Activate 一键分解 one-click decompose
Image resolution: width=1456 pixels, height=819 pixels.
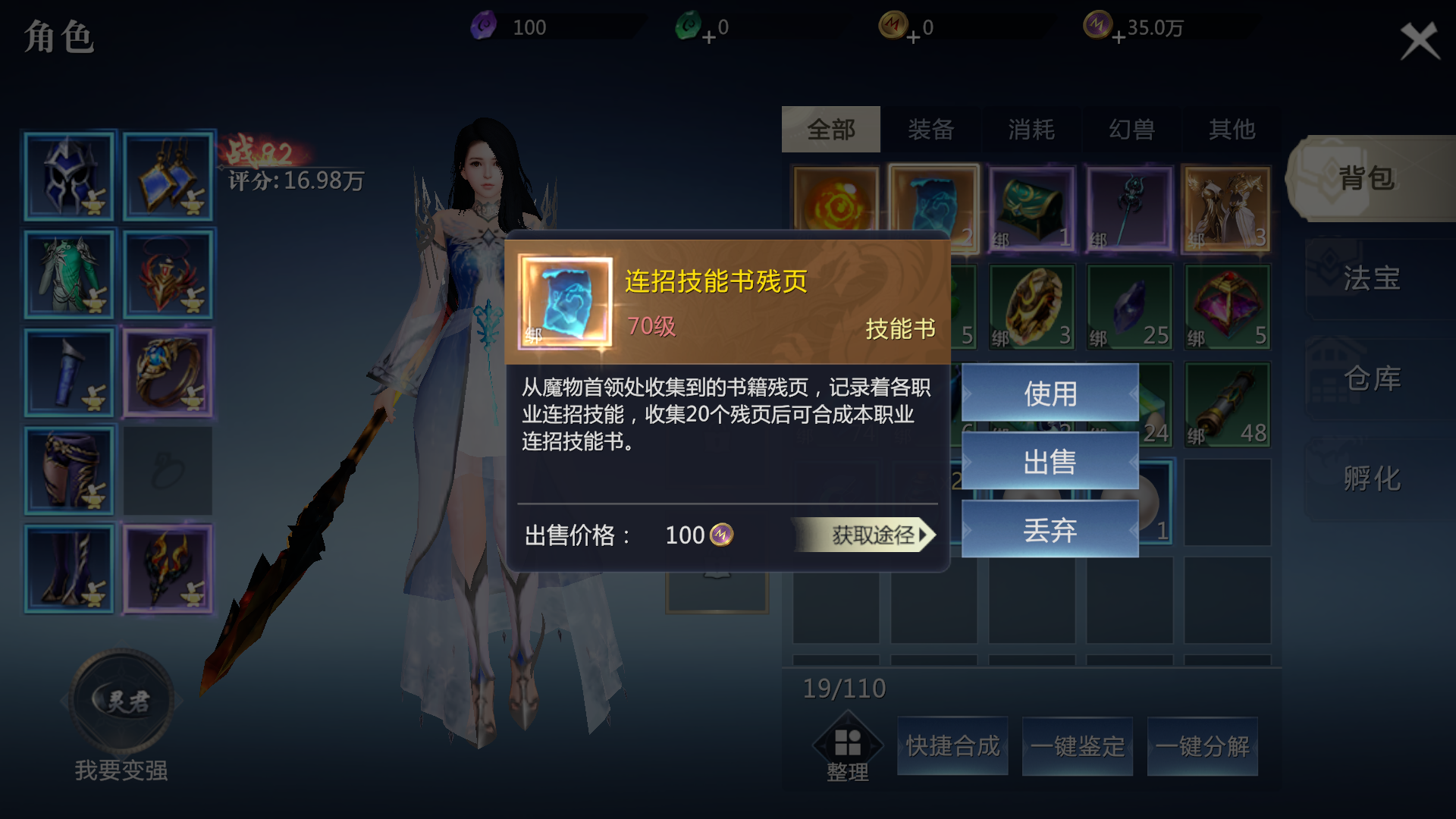(x=1202, y=746)
